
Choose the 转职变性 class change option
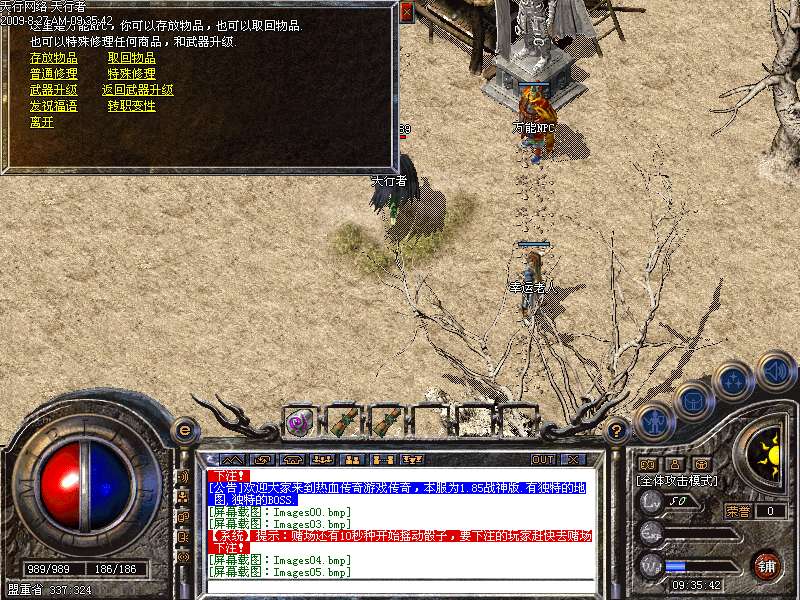[132, 106]
